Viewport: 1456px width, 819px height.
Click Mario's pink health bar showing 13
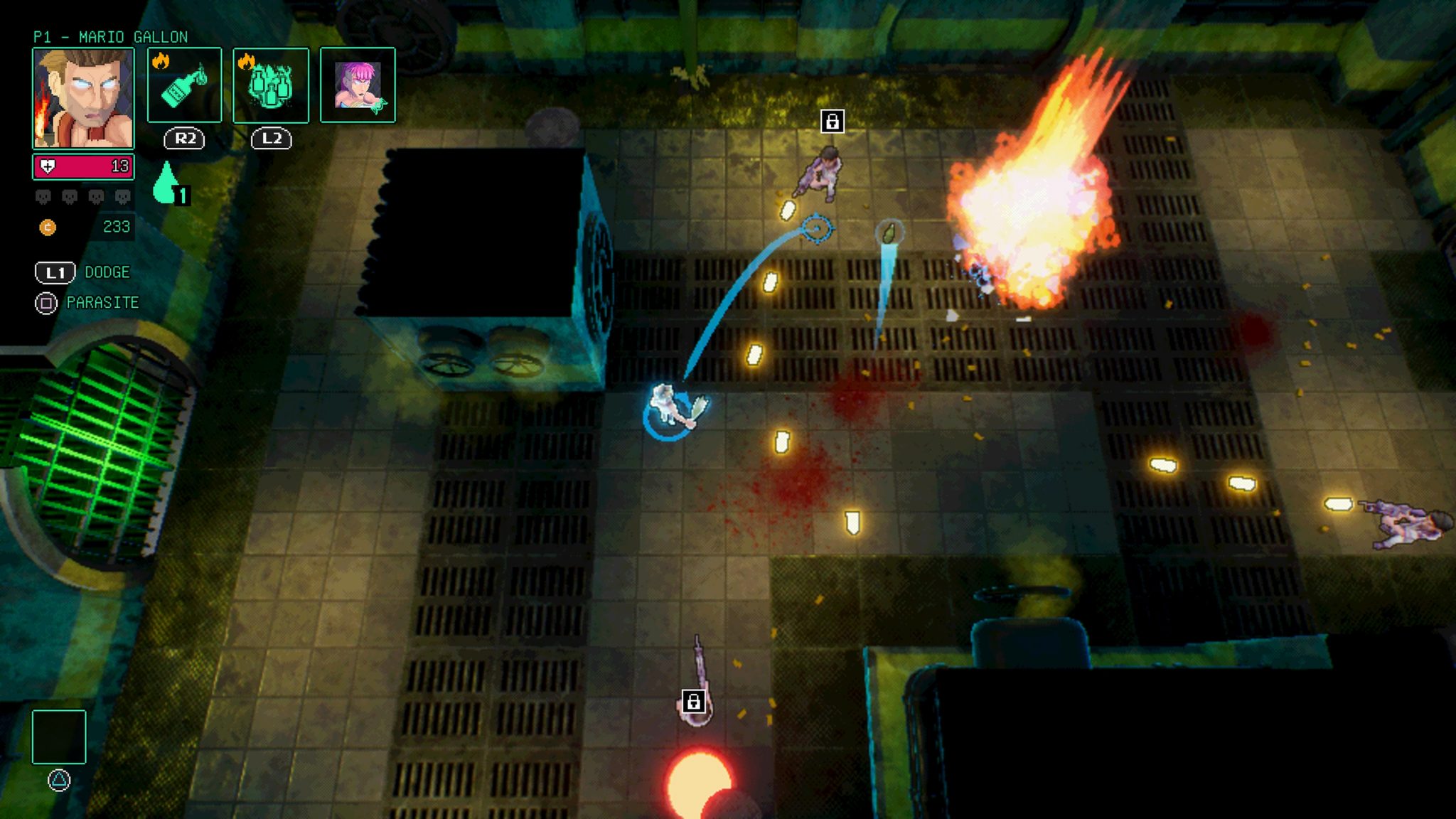(x=83, y=165)
